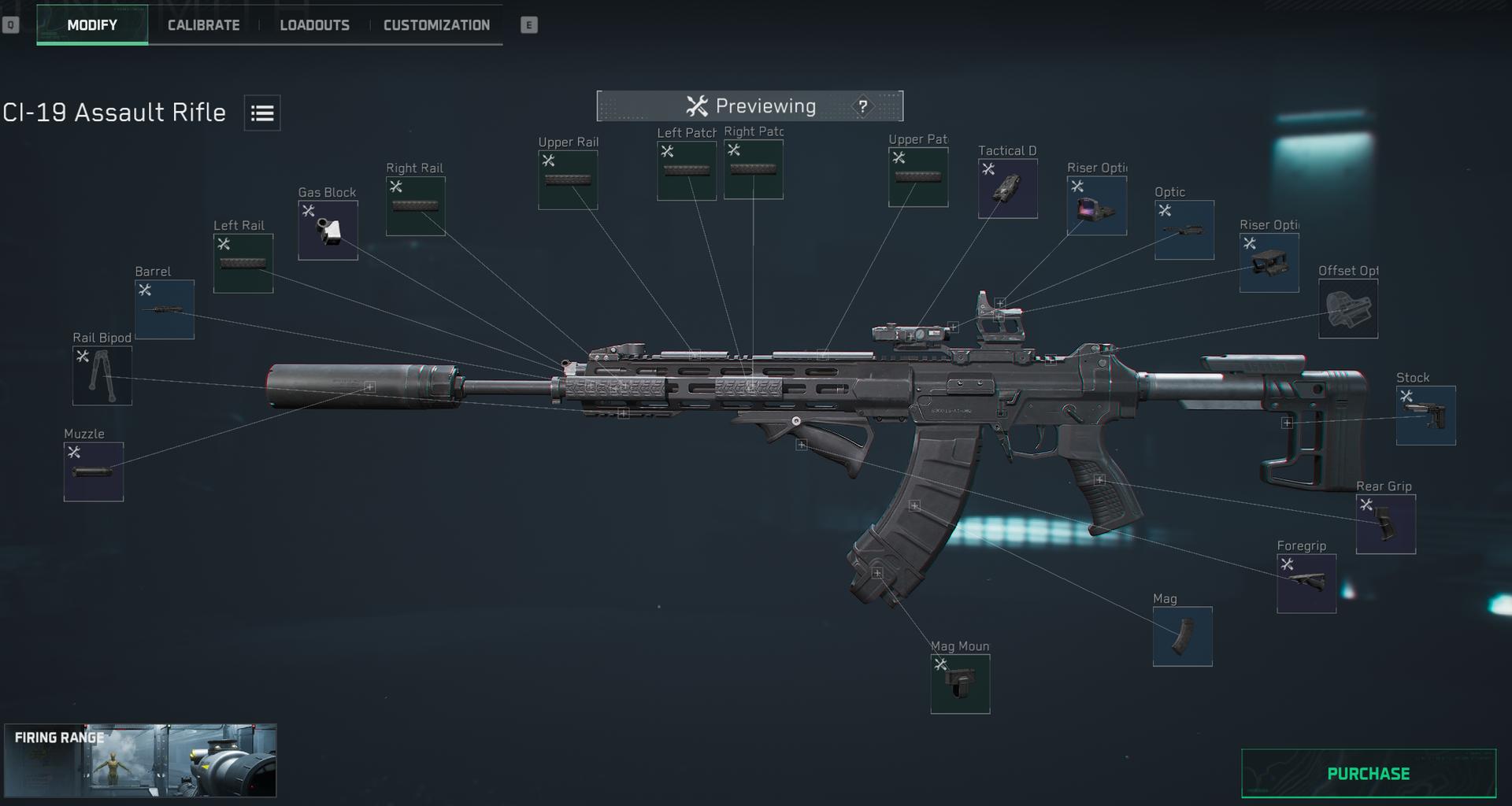Open the Left Rail slot
The height and width of the screenshot is (806, 1512).
(x=243, y=261)
